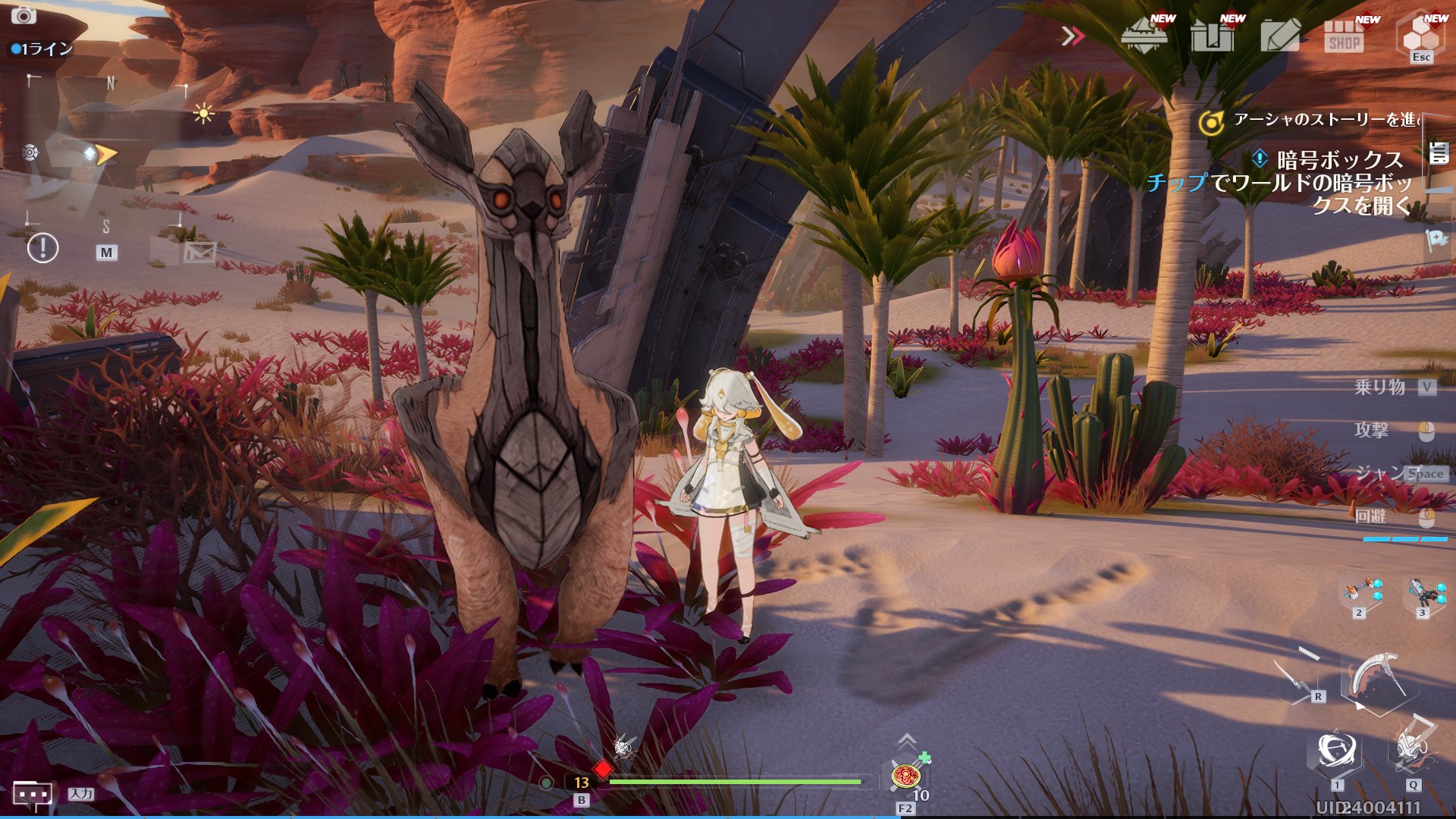1456x819 pixels.
Task: Open the mail envelope icon
Action: coord(199,252)
